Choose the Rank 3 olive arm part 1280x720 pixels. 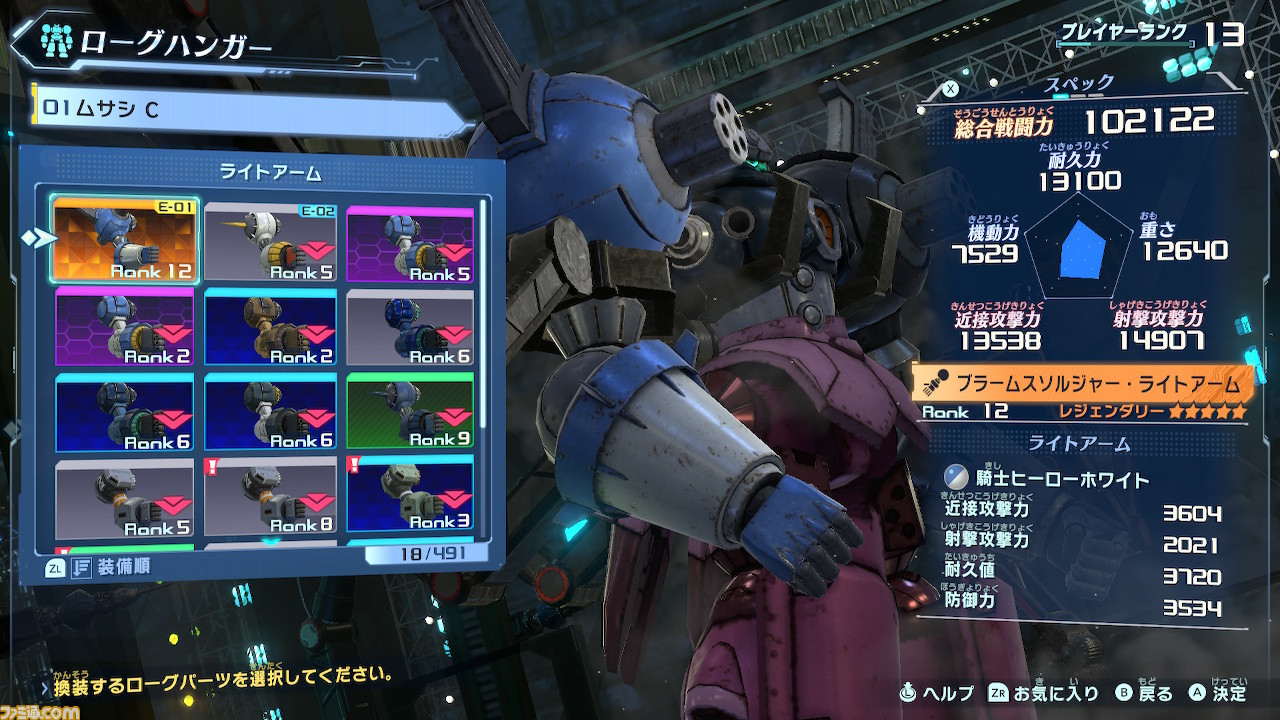tap(410, 497)
